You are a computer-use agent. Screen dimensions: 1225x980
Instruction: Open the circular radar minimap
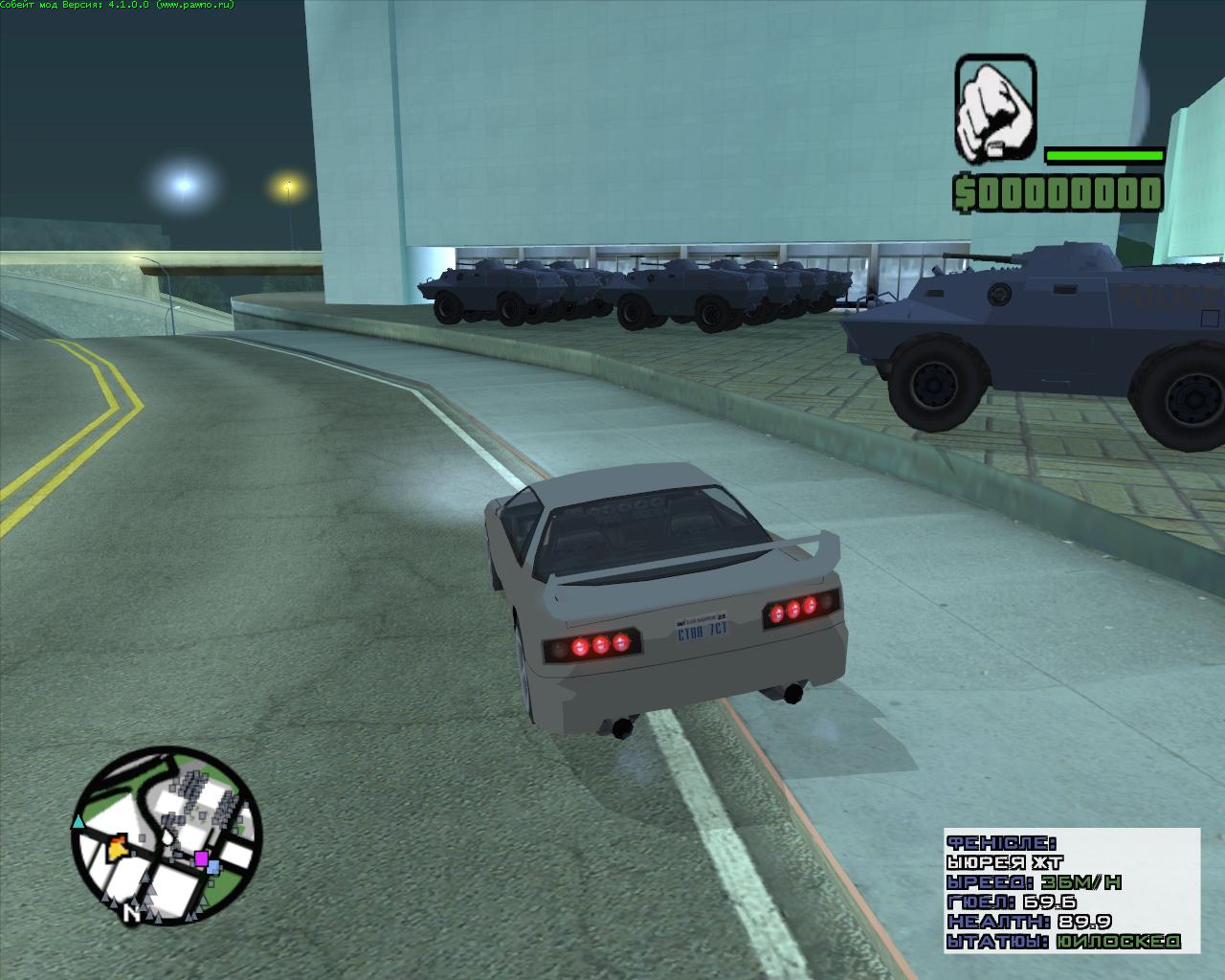click(167, 836)
